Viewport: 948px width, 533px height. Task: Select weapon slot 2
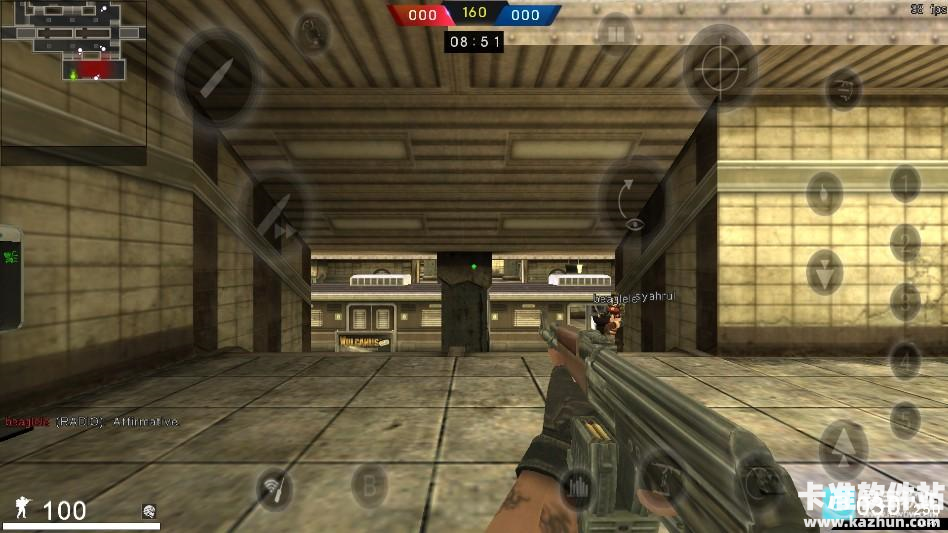click(x=905, y=242)
